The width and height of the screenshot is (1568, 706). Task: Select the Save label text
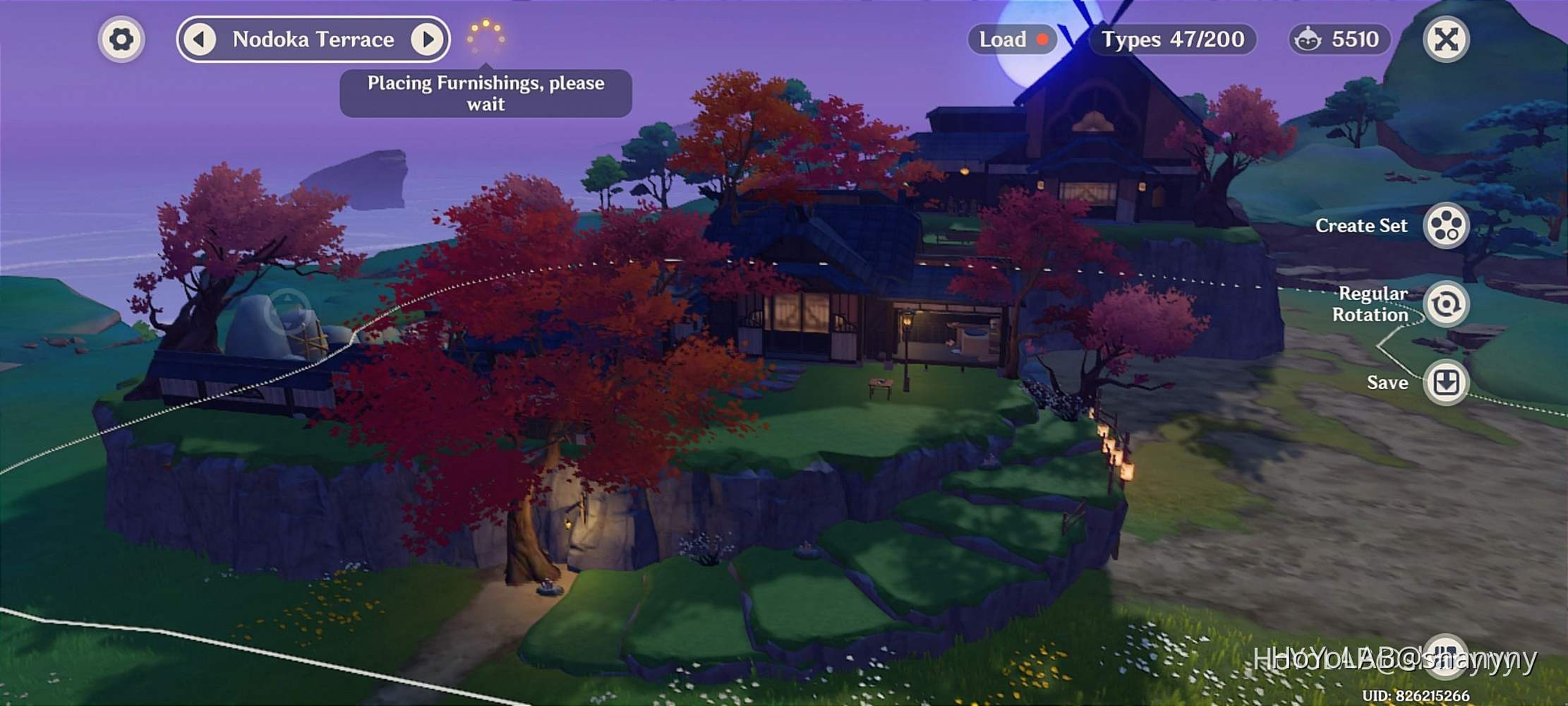click(1387, 381)
